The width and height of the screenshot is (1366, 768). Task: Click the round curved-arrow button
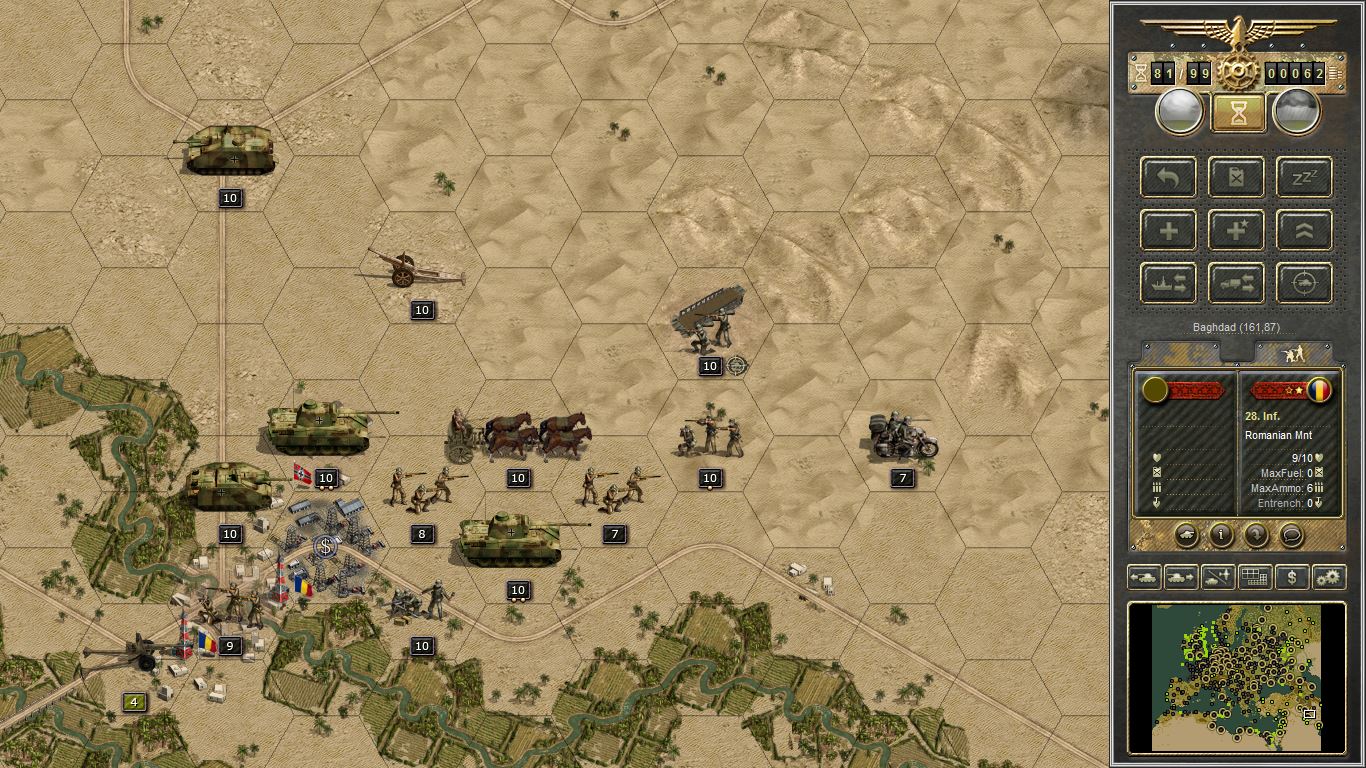[x=1256, y=535]
